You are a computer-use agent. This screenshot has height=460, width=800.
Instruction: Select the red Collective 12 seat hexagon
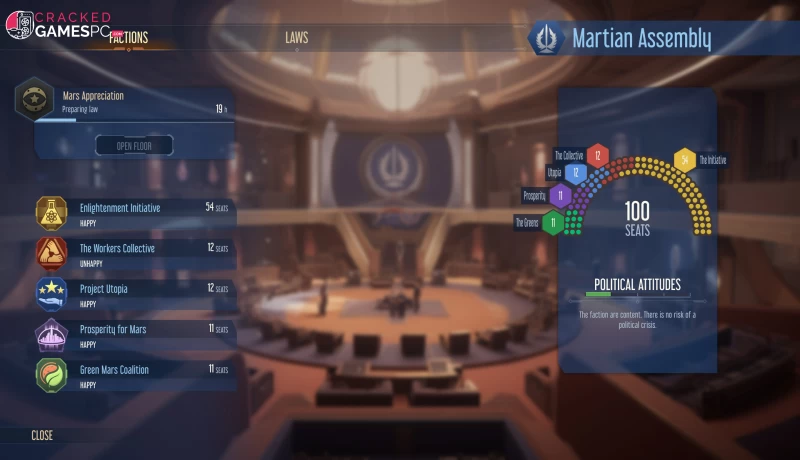(x=597, y=155)
